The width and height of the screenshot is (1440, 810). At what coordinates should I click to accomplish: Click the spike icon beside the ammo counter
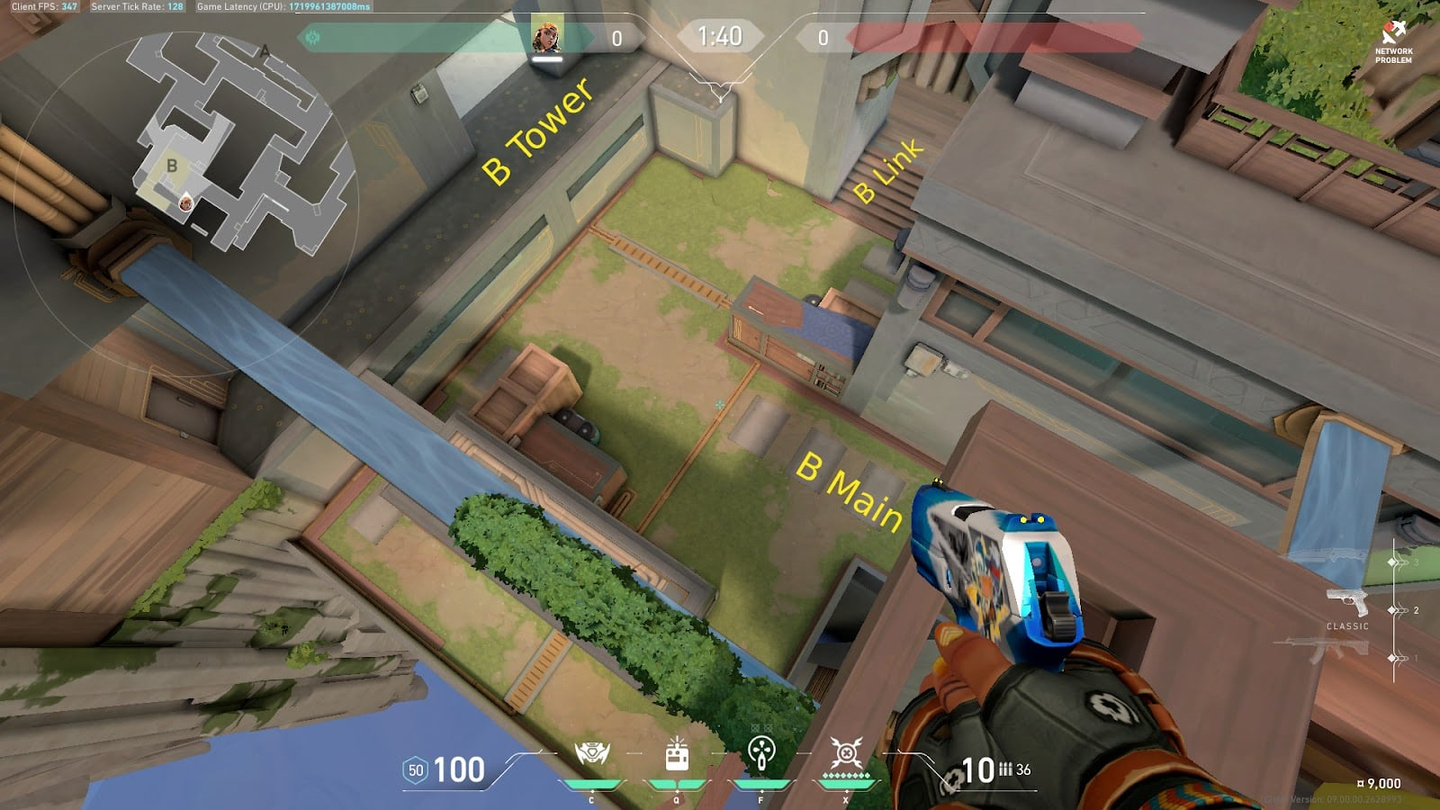coord(952,778)
